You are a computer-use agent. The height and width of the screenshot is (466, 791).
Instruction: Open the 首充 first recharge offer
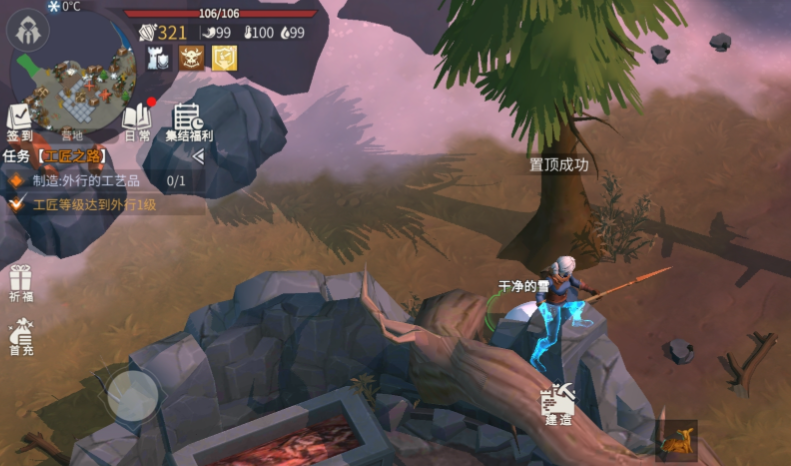pos(21,338)
